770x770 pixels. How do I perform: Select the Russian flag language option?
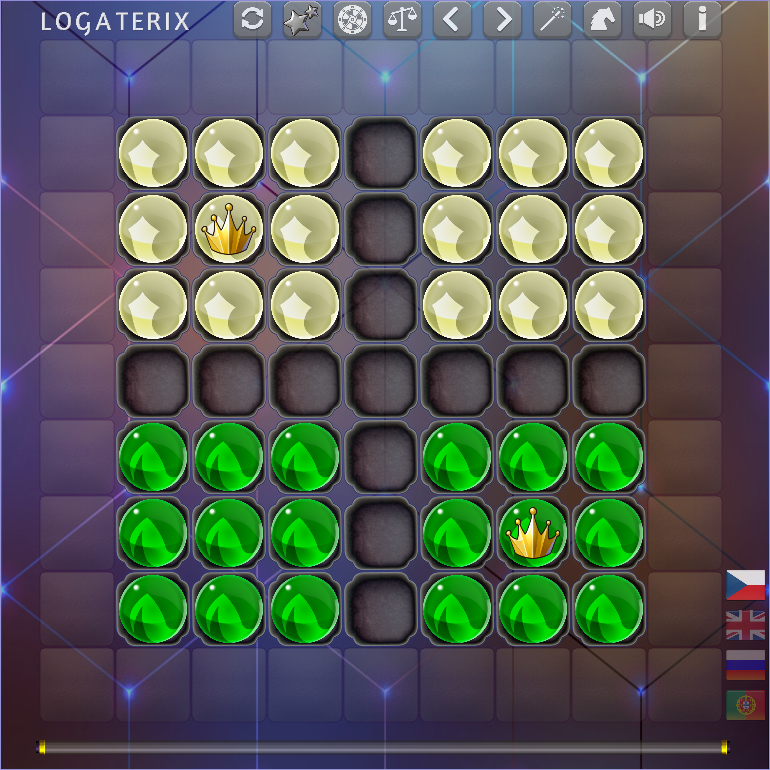coord(745,665)
